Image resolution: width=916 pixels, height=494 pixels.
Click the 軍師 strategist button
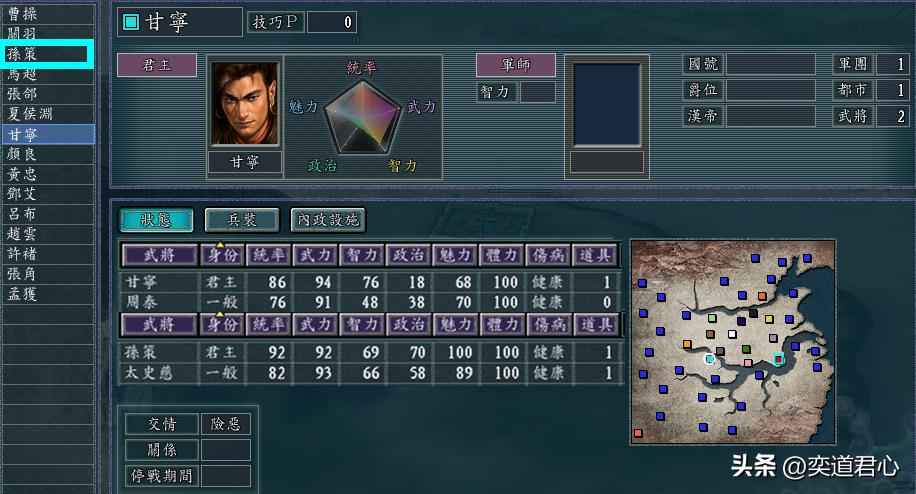coord(516,65)
